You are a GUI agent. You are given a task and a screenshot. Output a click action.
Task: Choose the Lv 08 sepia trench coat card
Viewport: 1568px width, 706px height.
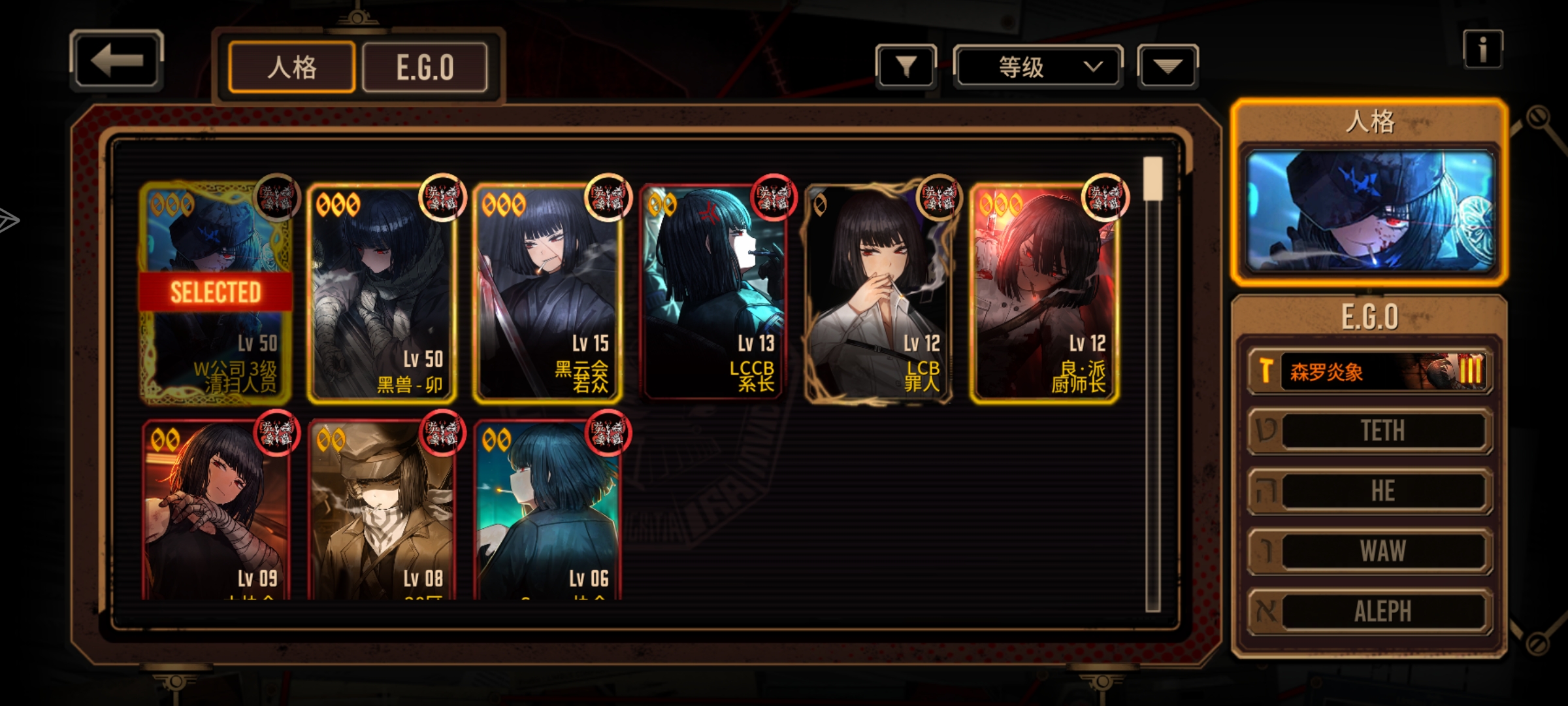(382, 510)
